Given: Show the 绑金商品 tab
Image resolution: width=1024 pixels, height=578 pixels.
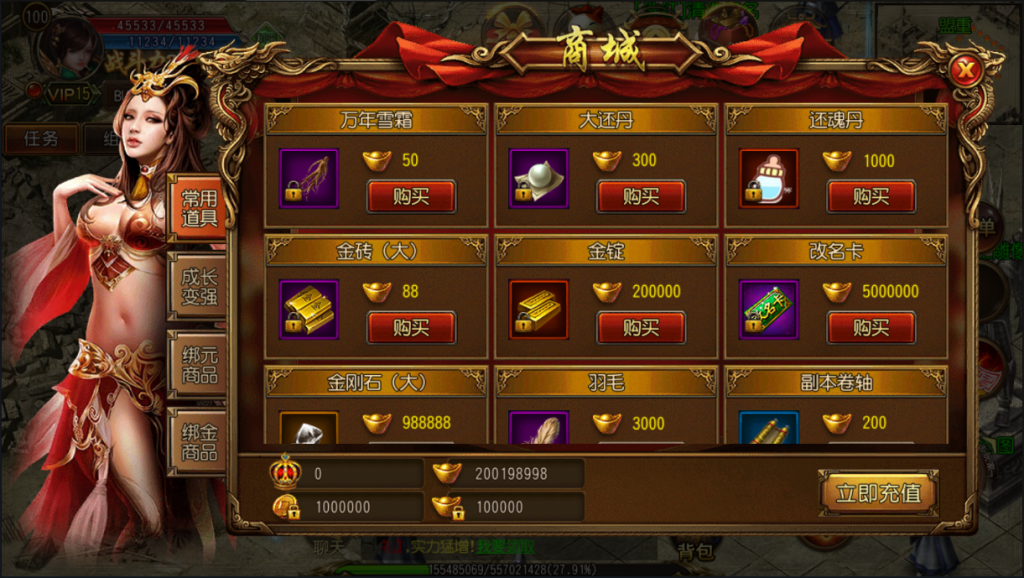Looking at the screenshot, I should click(199, 442).
